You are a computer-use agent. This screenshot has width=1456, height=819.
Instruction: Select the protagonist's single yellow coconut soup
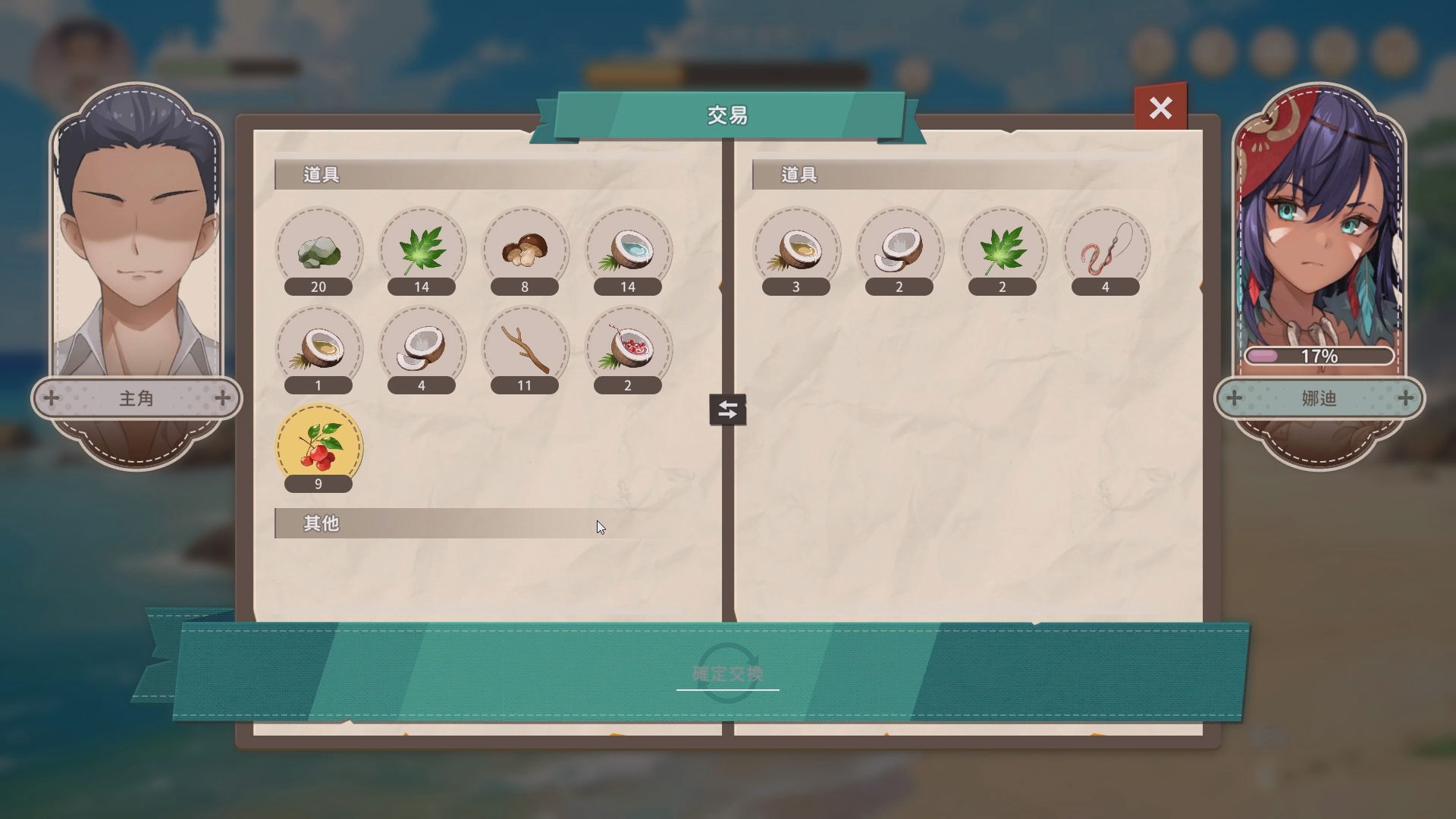tap(318, 350)
